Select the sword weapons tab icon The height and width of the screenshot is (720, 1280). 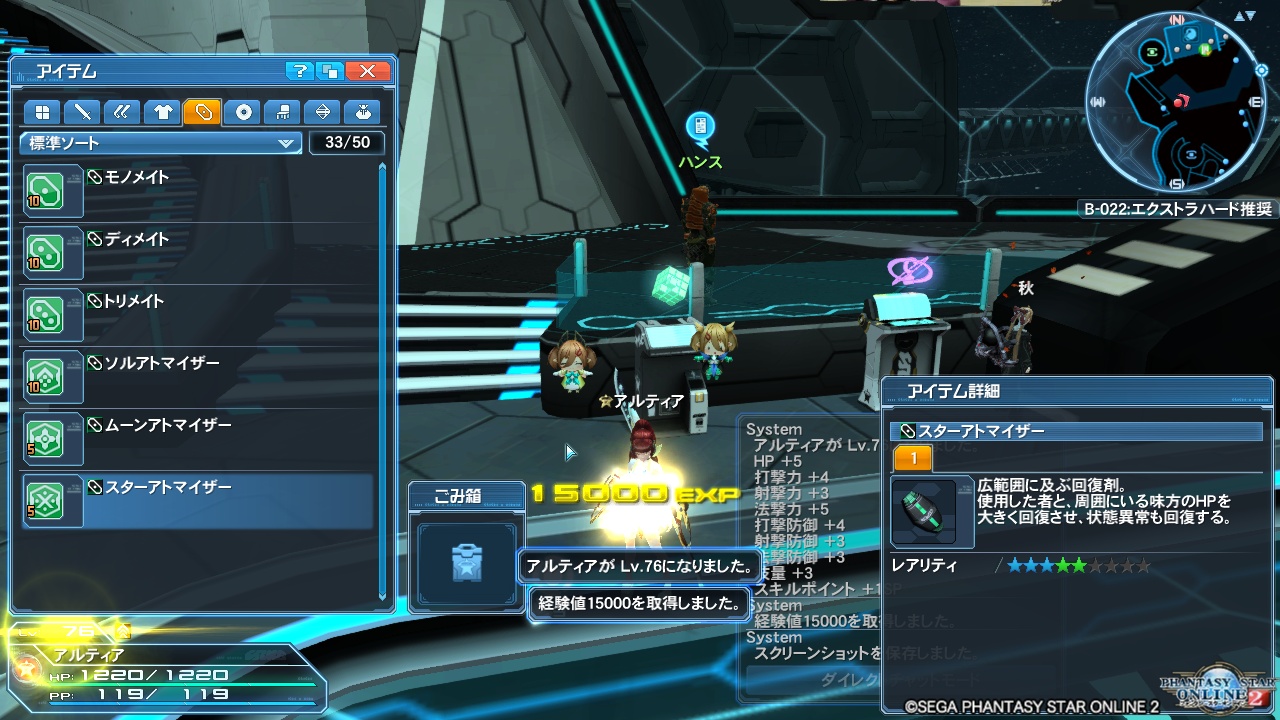coord(83,112)
